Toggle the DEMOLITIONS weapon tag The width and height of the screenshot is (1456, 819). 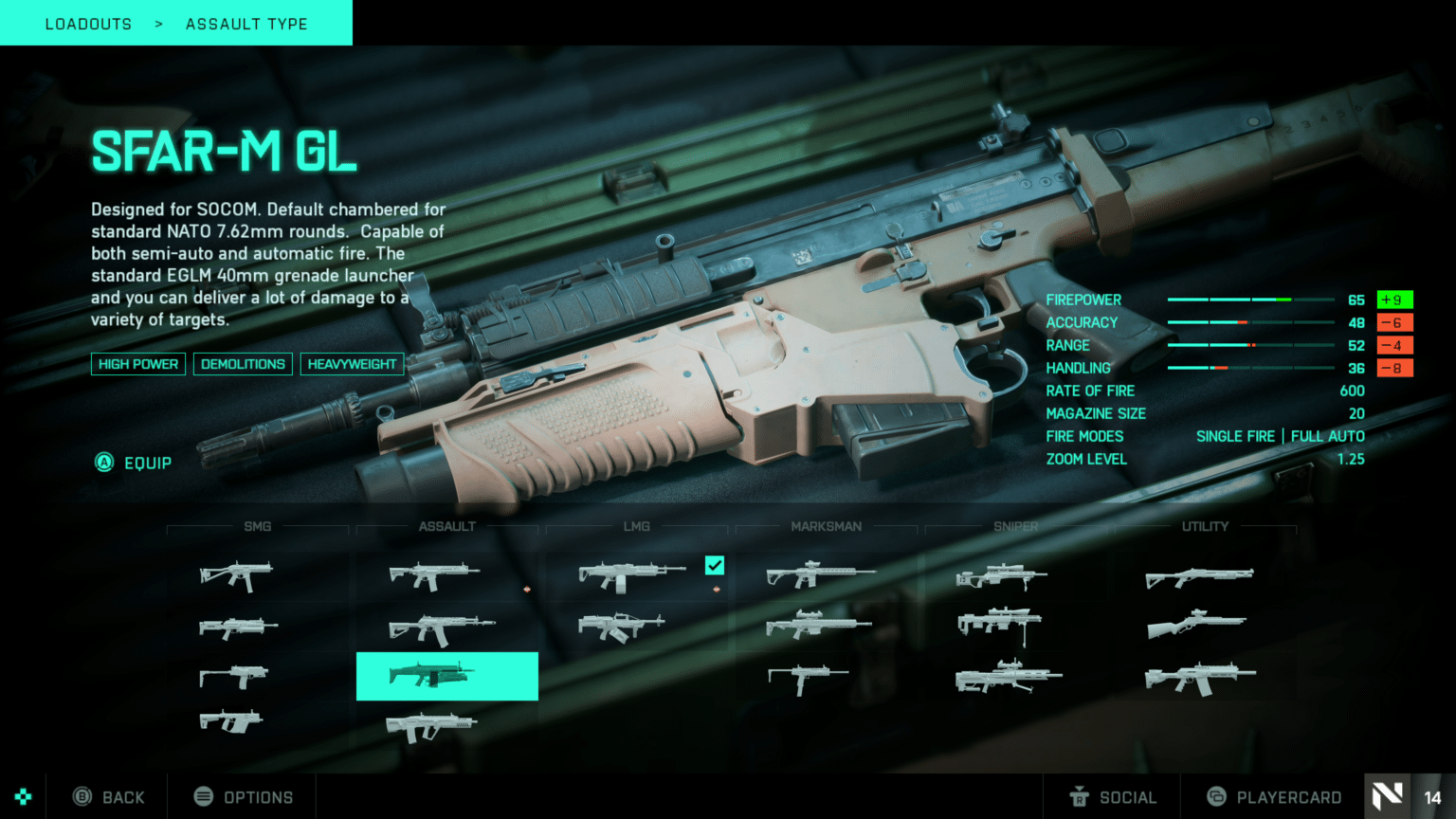tap(243, 363)
